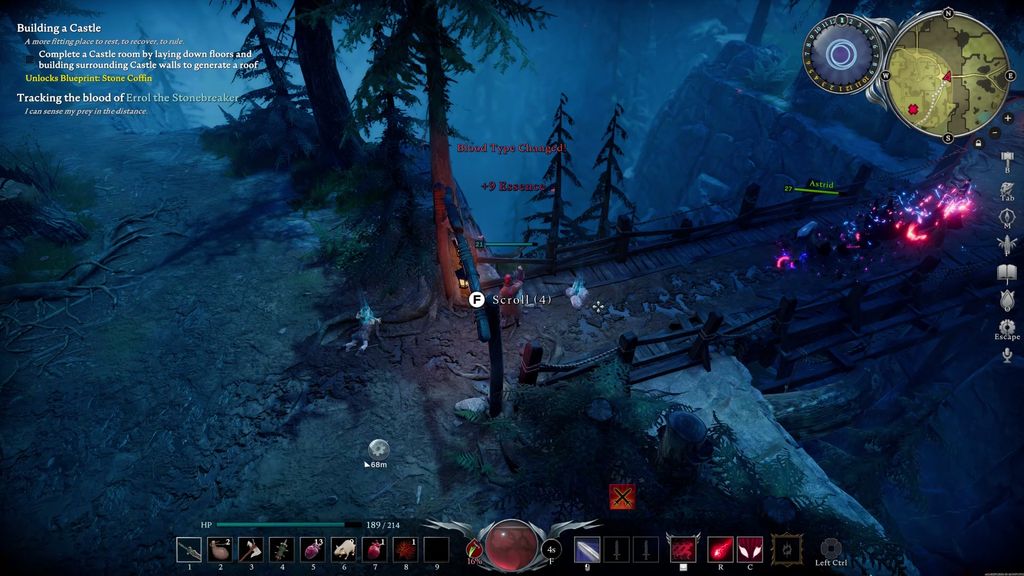The image size is (1024, 576).
Task: Use the rat item in hotbar slot 6
Action: click(x=344, y=549)
